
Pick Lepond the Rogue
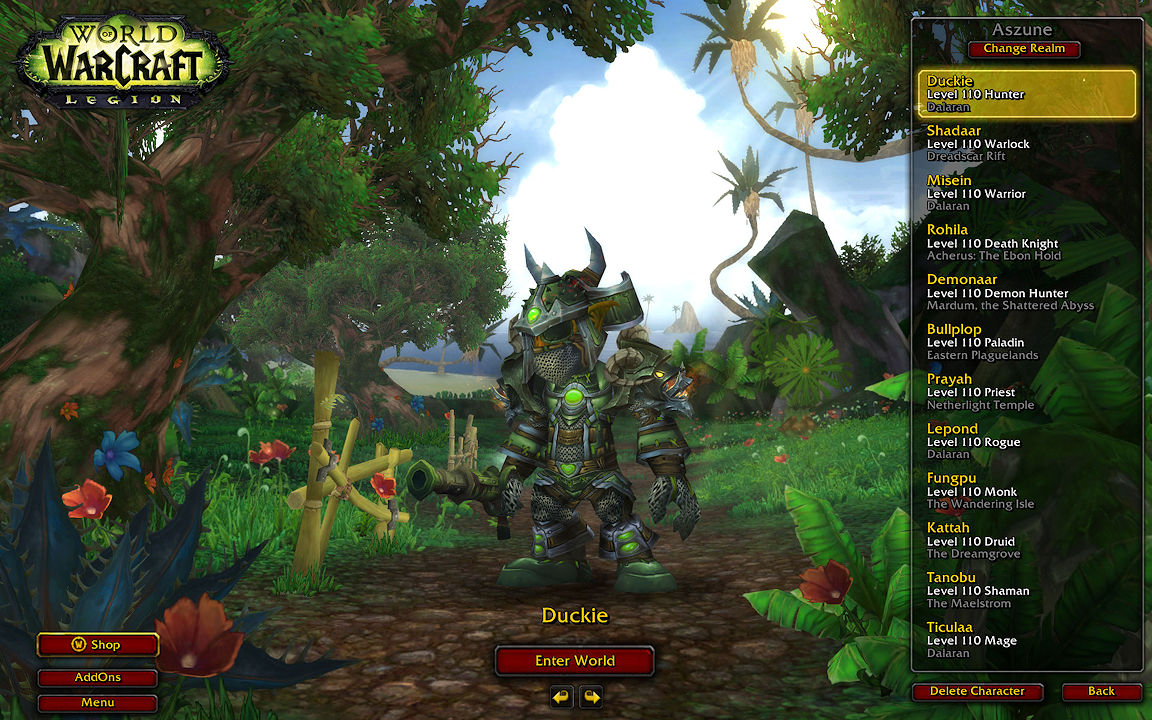[x=1027, y=441]
